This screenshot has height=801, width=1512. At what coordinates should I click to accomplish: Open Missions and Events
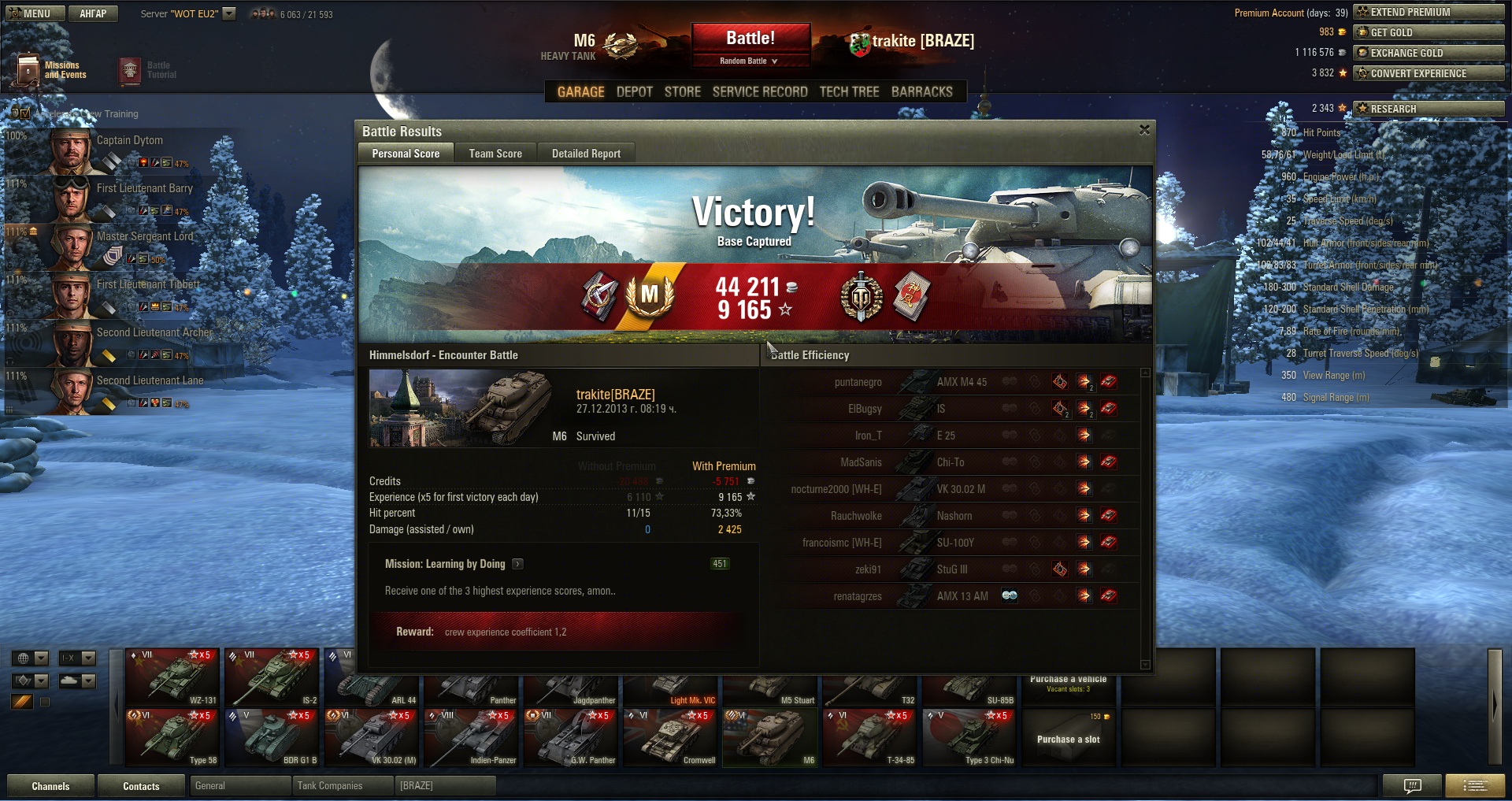(x=52, y=70)
